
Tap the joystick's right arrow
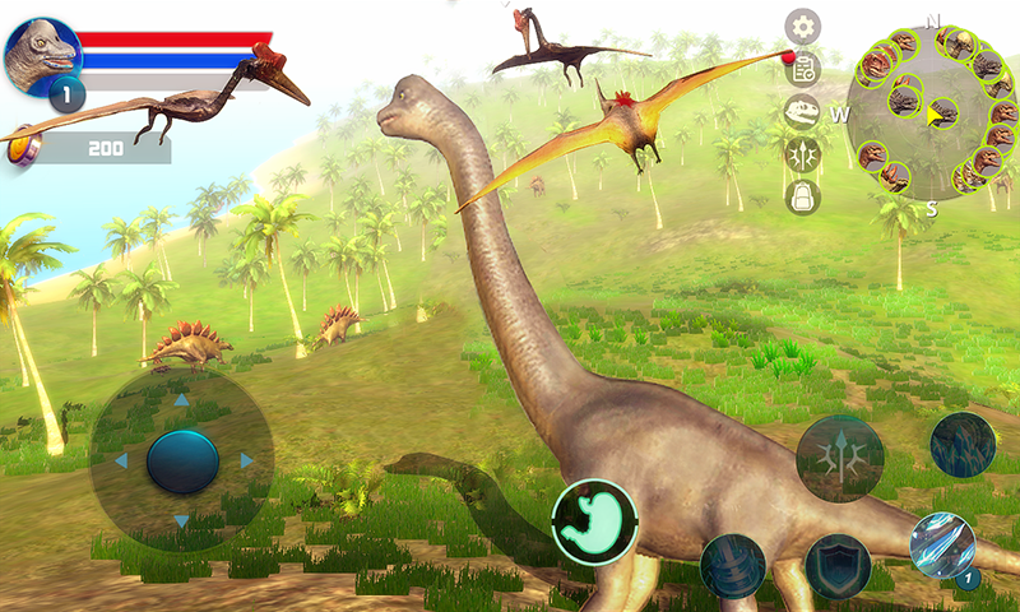[x=246, y=461]
